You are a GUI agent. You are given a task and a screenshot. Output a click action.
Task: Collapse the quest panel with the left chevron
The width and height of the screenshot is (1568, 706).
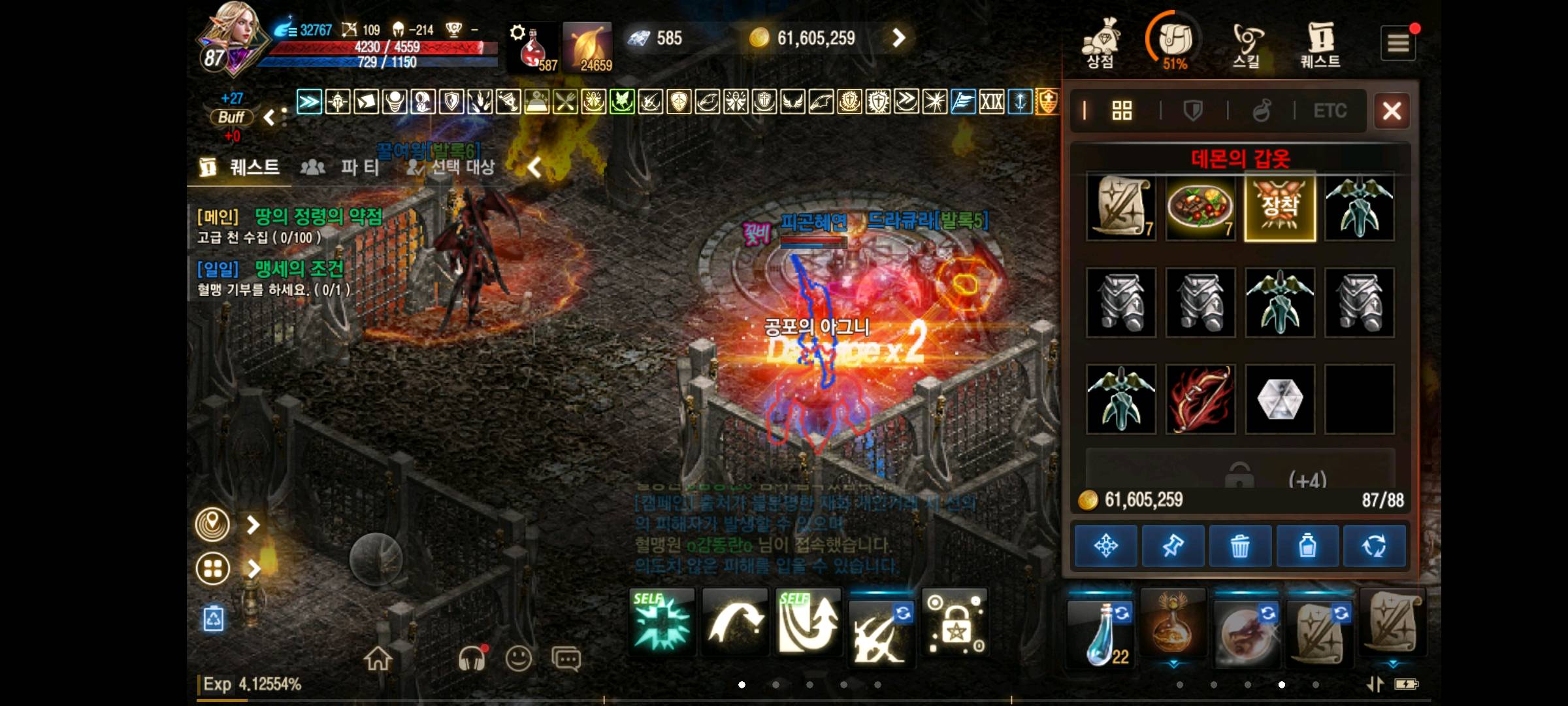(534, 168)
